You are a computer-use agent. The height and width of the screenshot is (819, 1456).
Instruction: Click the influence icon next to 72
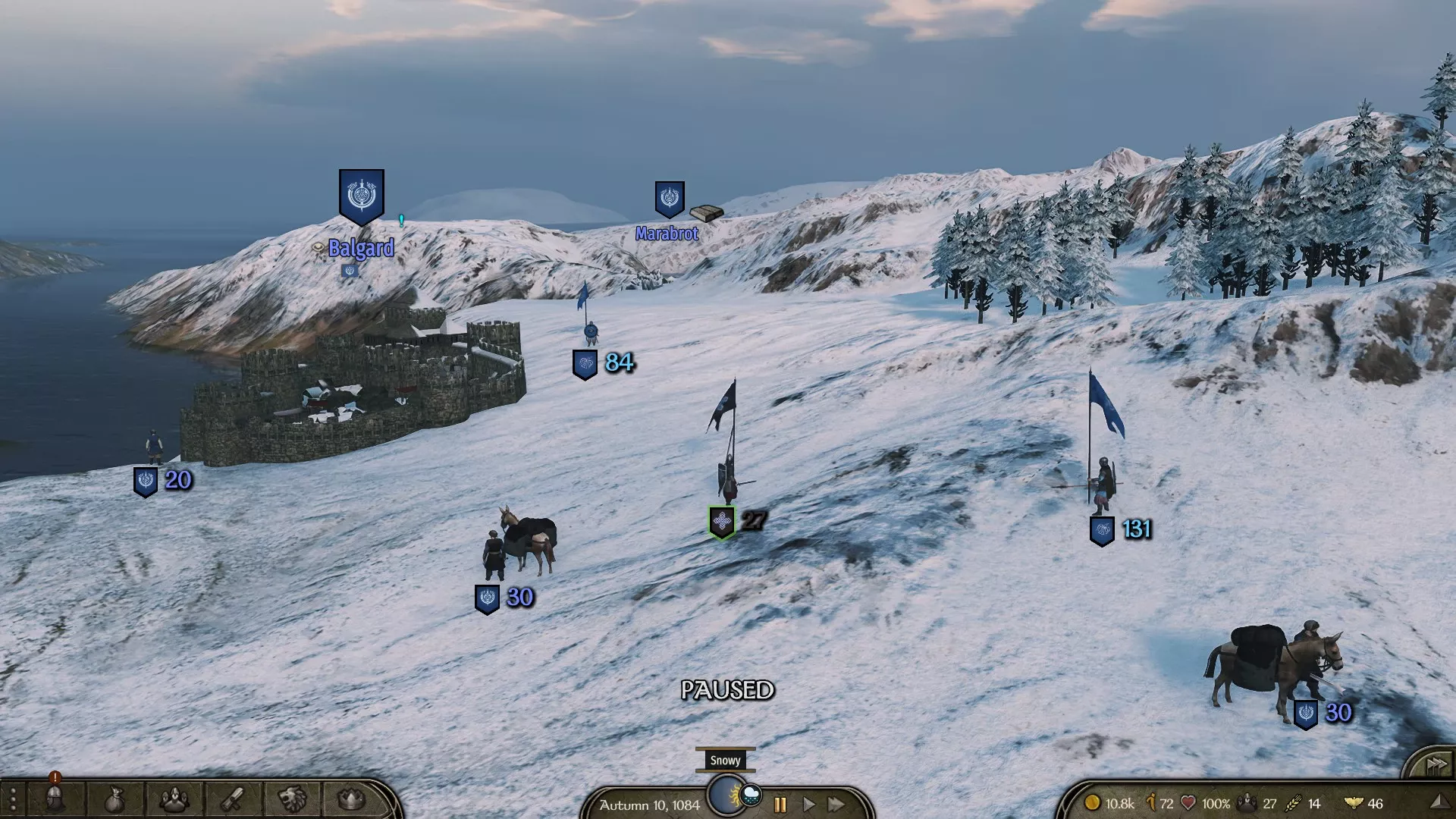[x=1151, y=802]
